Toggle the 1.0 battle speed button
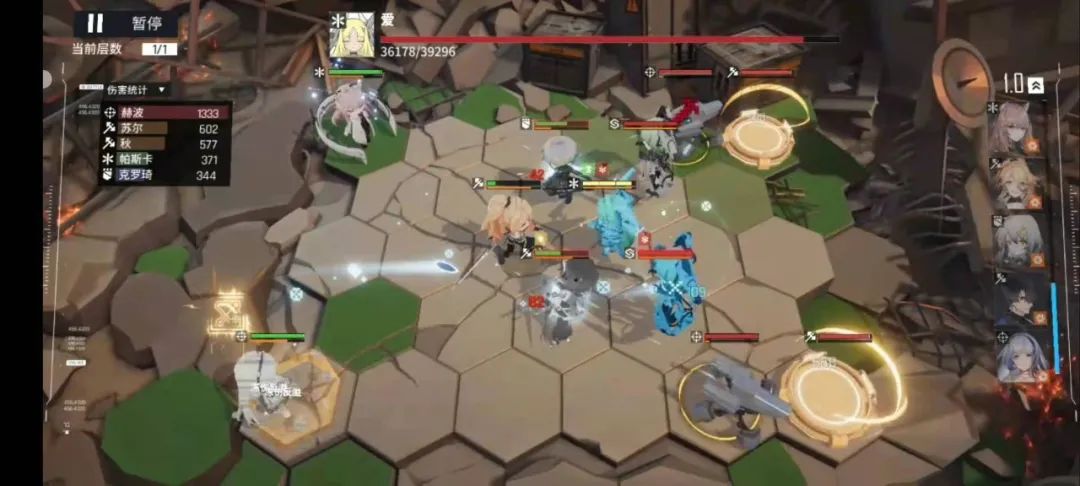The height and width of the screenshot is (486, 1080). [x=1024, y=85]
